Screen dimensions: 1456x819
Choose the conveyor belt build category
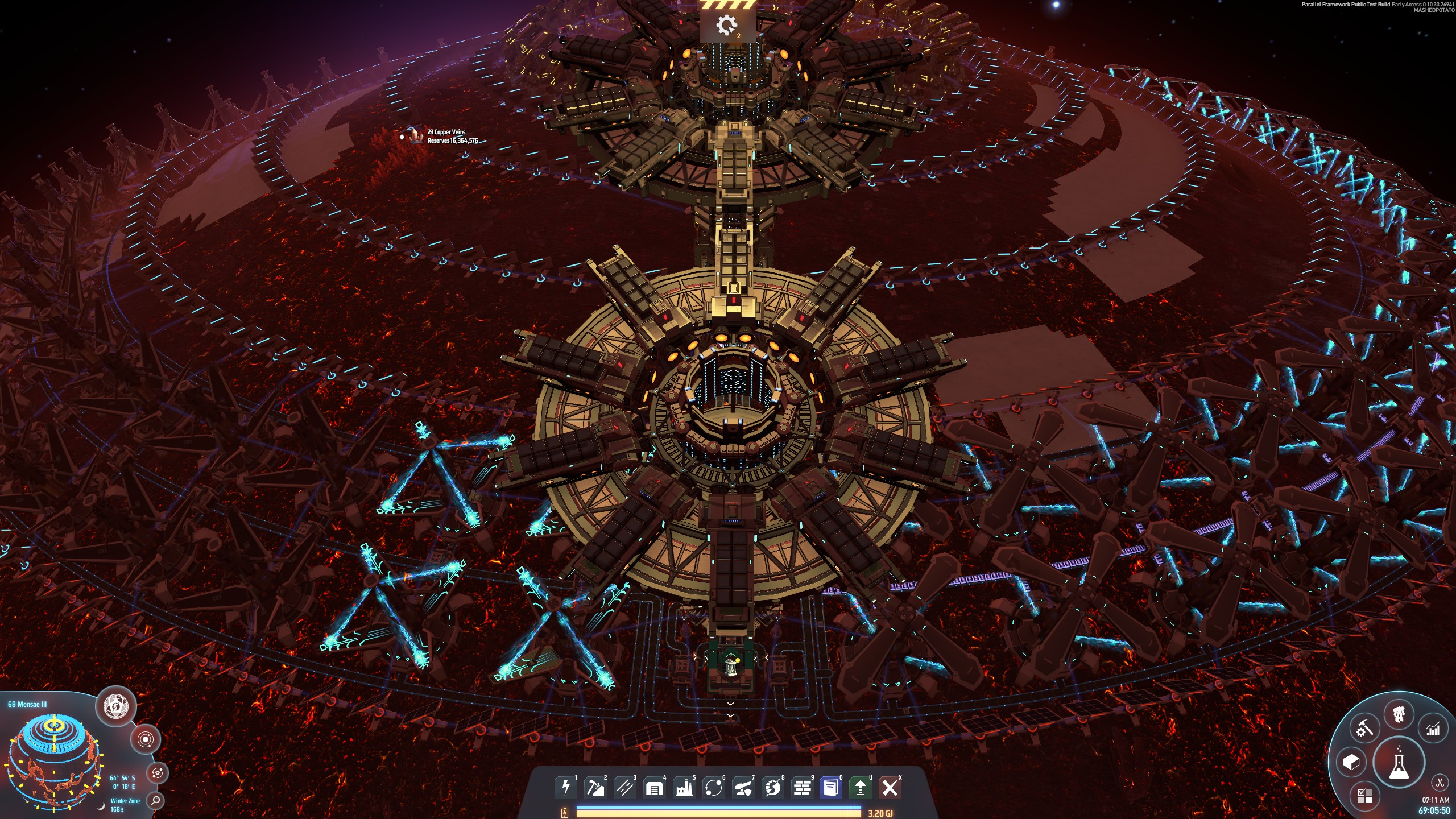tap(624, 788)
